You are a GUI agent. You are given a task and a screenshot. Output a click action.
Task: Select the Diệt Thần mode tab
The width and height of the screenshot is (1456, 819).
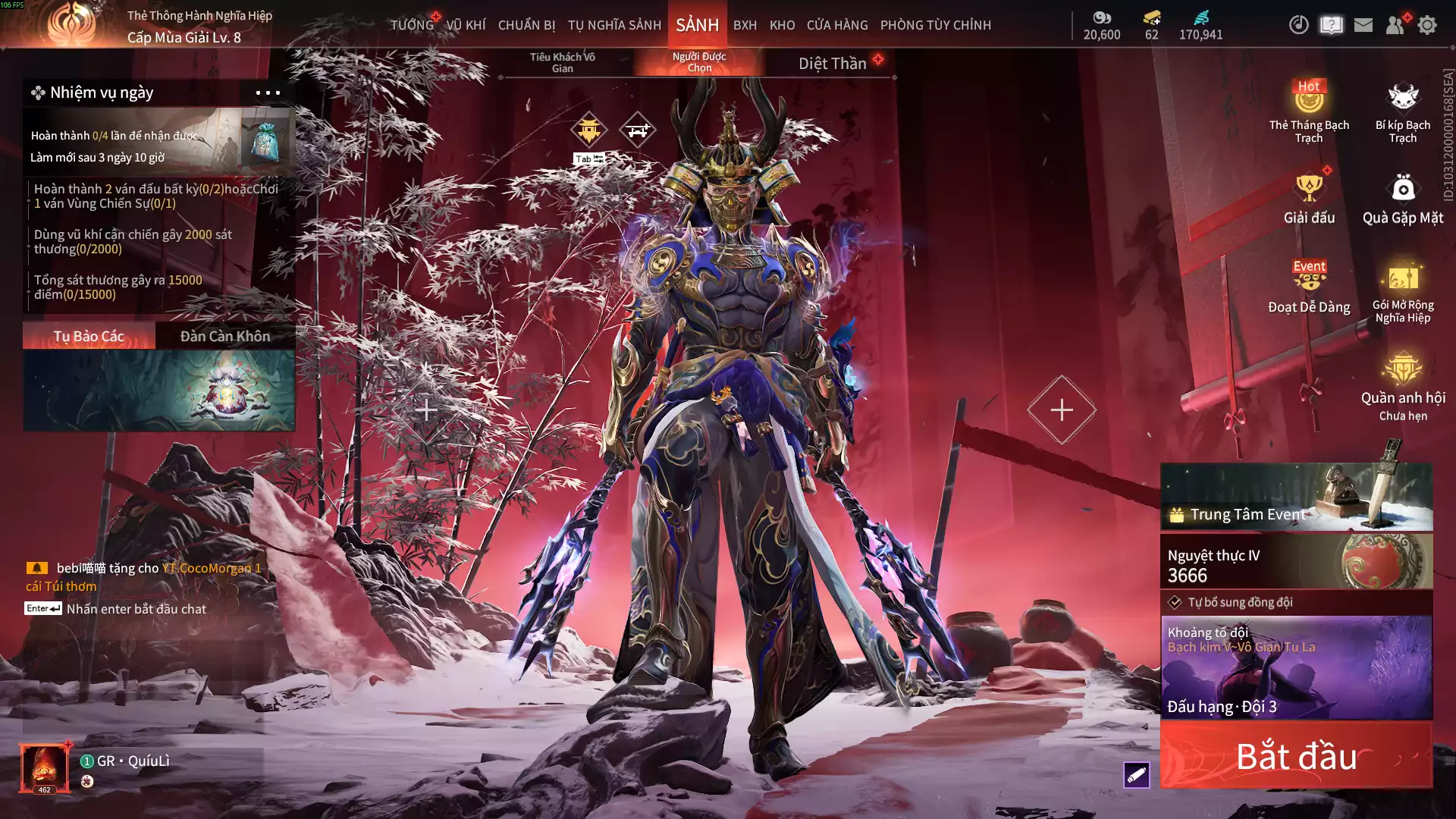[832, 64]
